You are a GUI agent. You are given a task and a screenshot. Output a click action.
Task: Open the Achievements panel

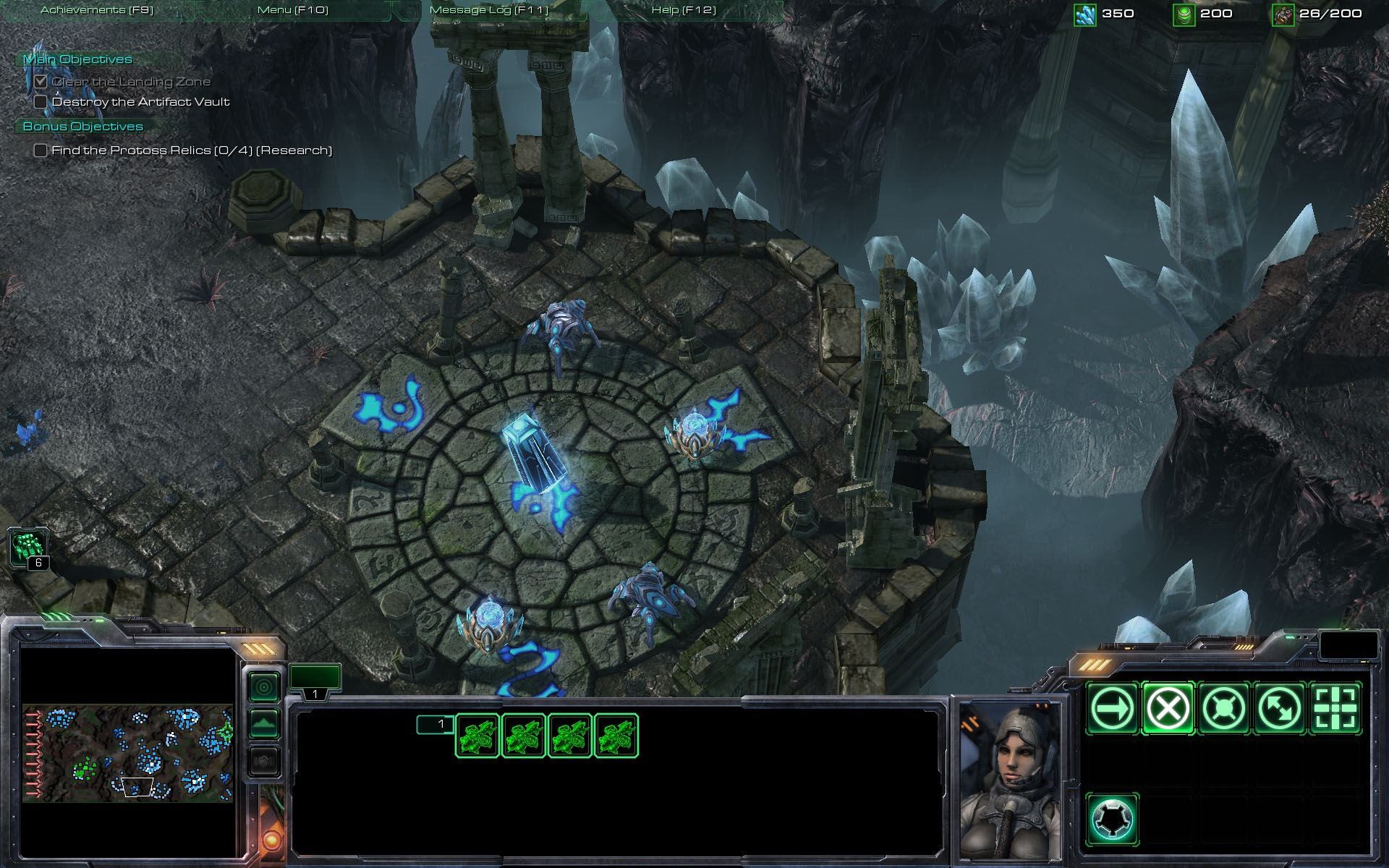point(97,10)
